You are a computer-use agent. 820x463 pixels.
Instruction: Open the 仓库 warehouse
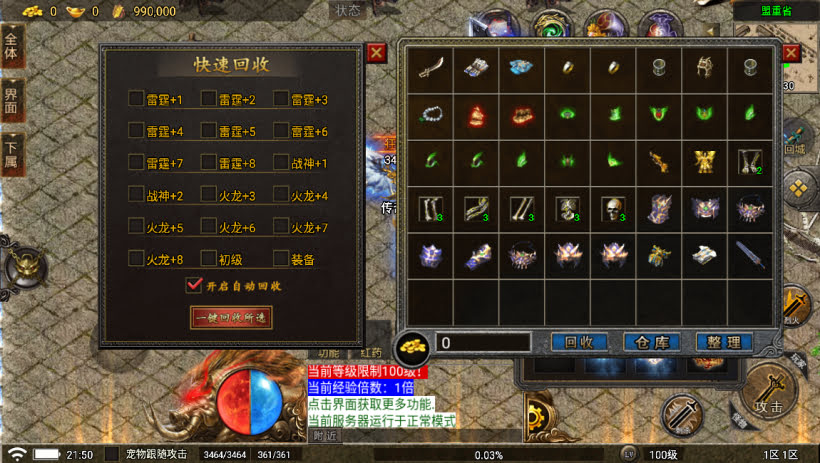point(651,342)
